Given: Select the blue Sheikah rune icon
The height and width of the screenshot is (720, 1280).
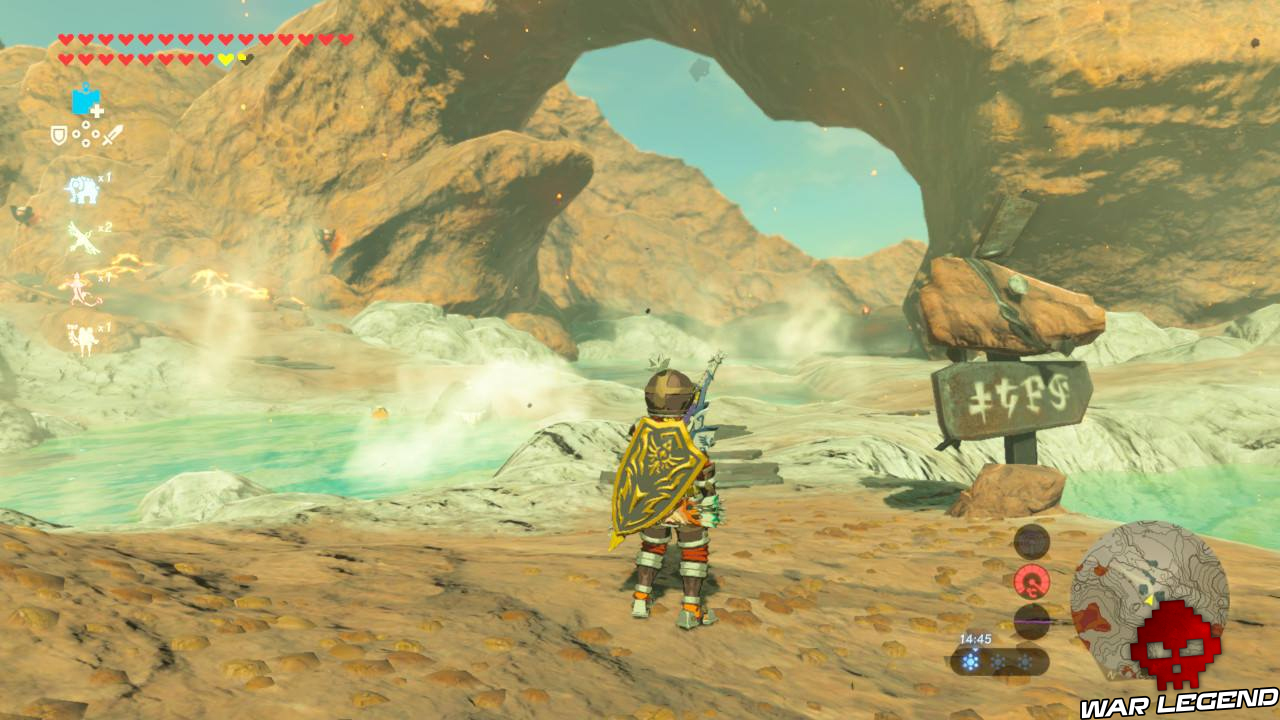Looking at the screenshot, I should [x=84, y=99].
